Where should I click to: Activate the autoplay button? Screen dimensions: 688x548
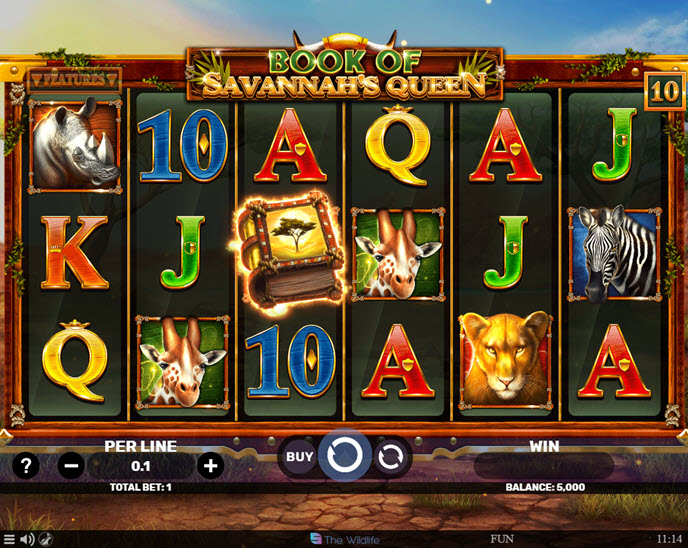[391, 457]
